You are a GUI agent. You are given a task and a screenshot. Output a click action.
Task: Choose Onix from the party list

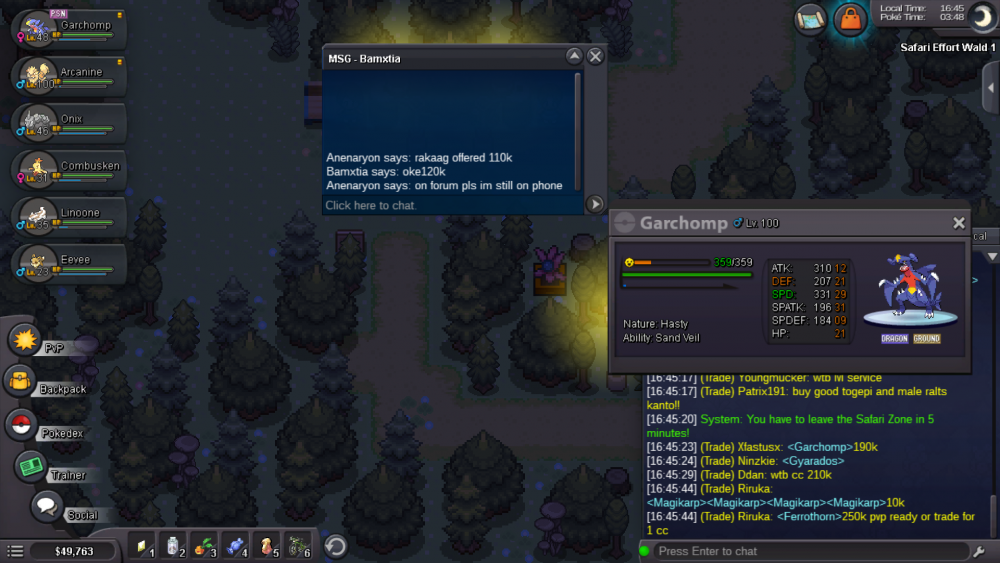click(x=70, y=124)
